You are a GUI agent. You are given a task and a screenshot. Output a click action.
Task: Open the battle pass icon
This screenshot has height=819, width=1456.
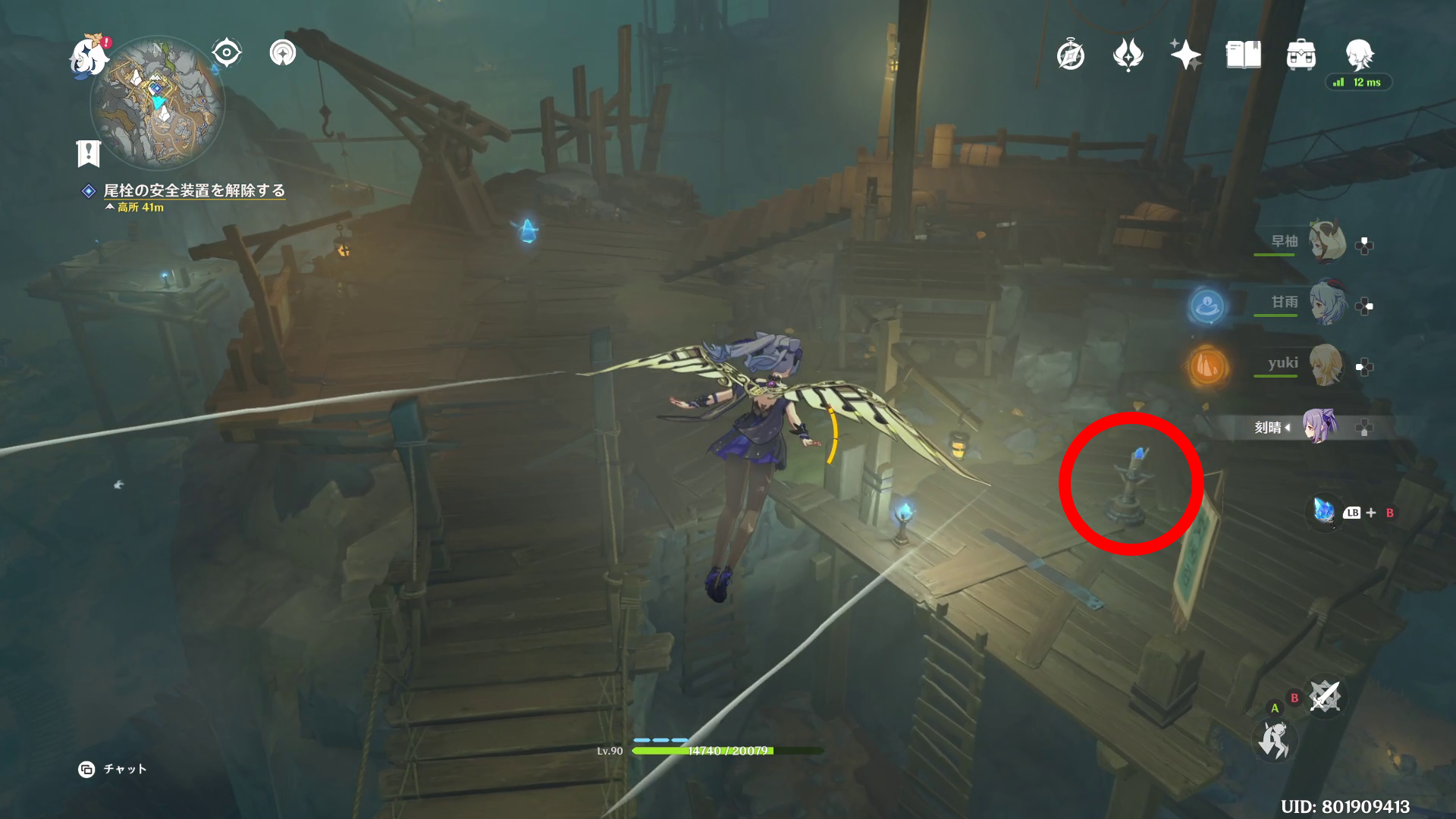pos(1128,55)
